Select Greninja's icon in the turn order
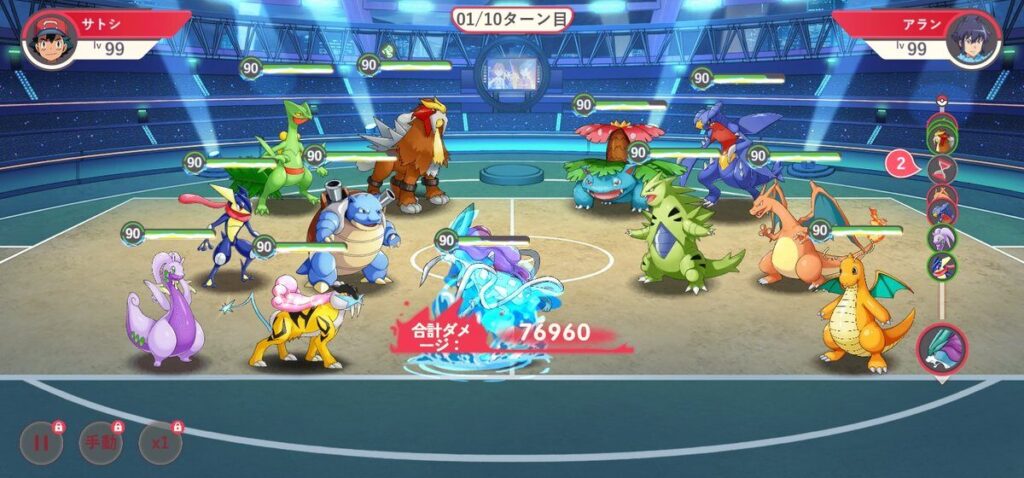Viewport: 1024px width, 478px height. pos(942,266)
